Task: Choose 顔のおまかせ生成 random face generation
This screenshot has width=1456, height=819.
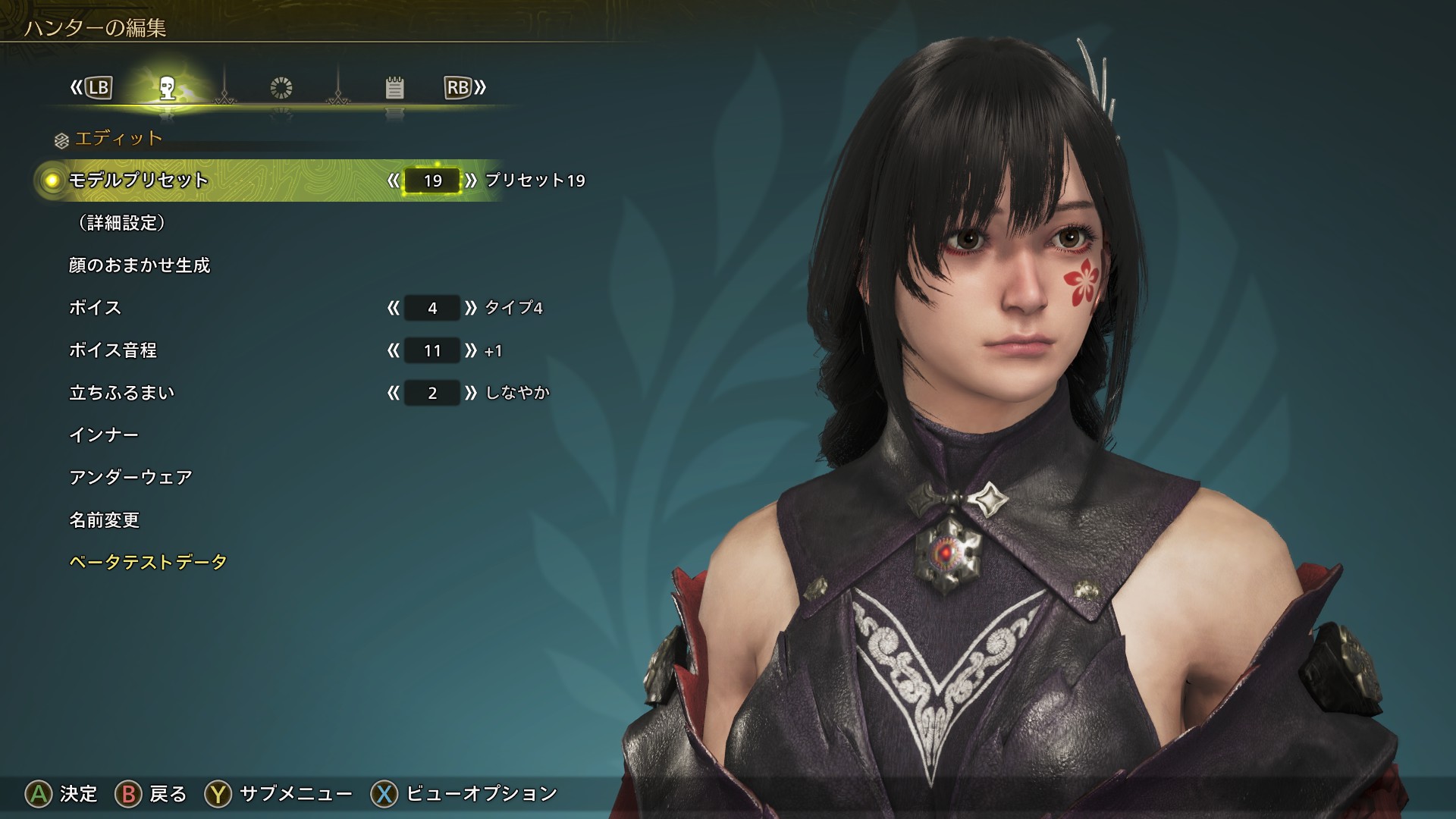Action: (x=140, y=265)
